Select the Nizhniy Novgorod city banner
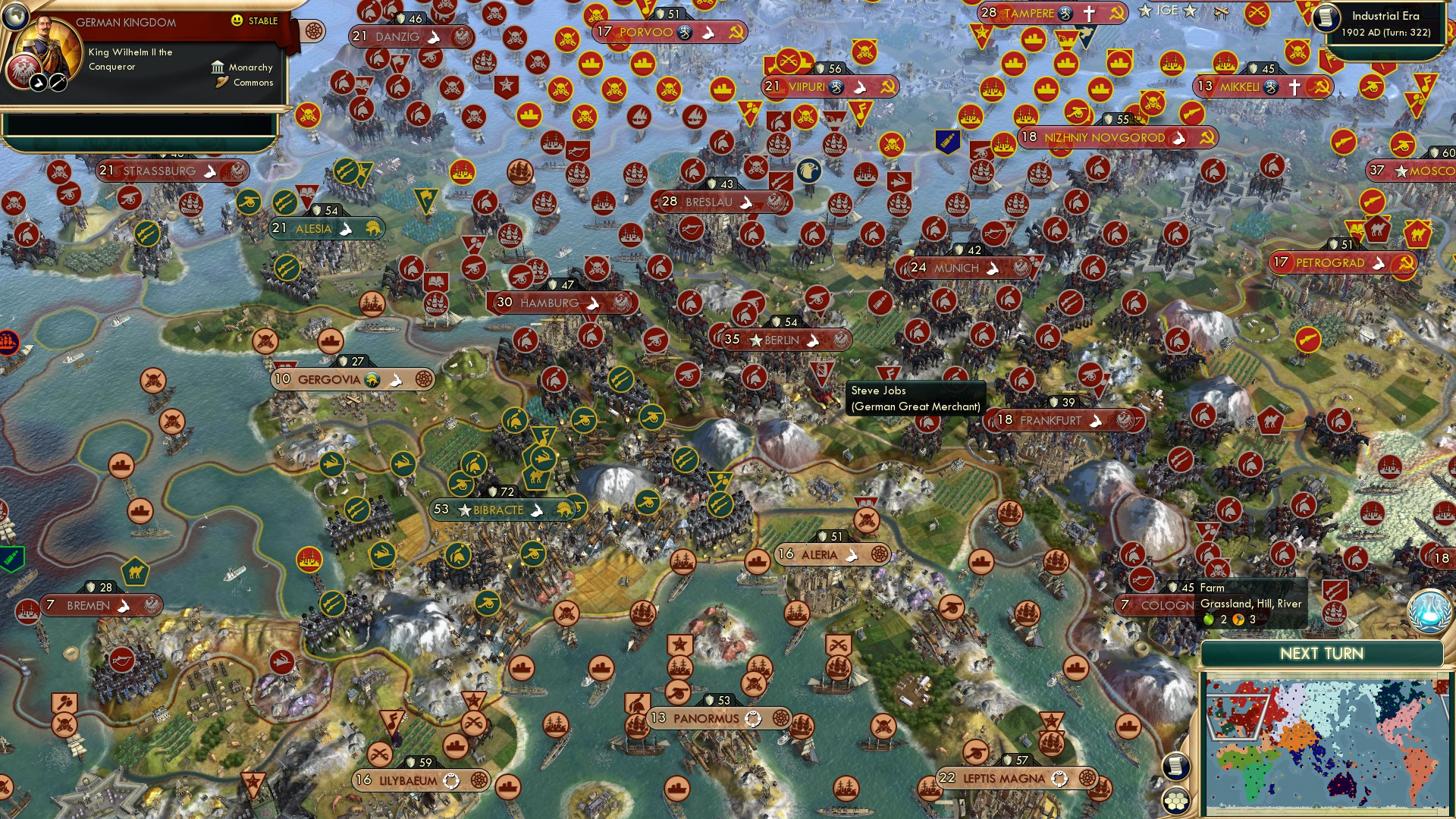The width and height of the screenshot is (1456, 819). pos(1103,138)
